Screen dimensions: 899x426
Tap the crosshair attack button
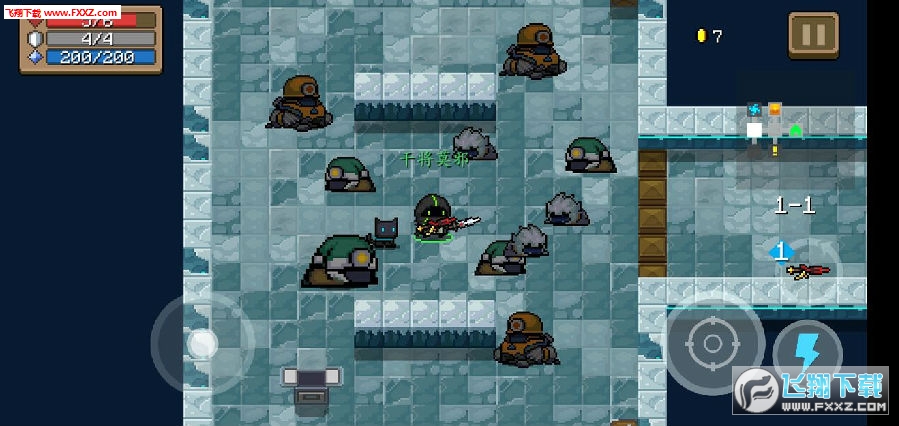point(713,343)
